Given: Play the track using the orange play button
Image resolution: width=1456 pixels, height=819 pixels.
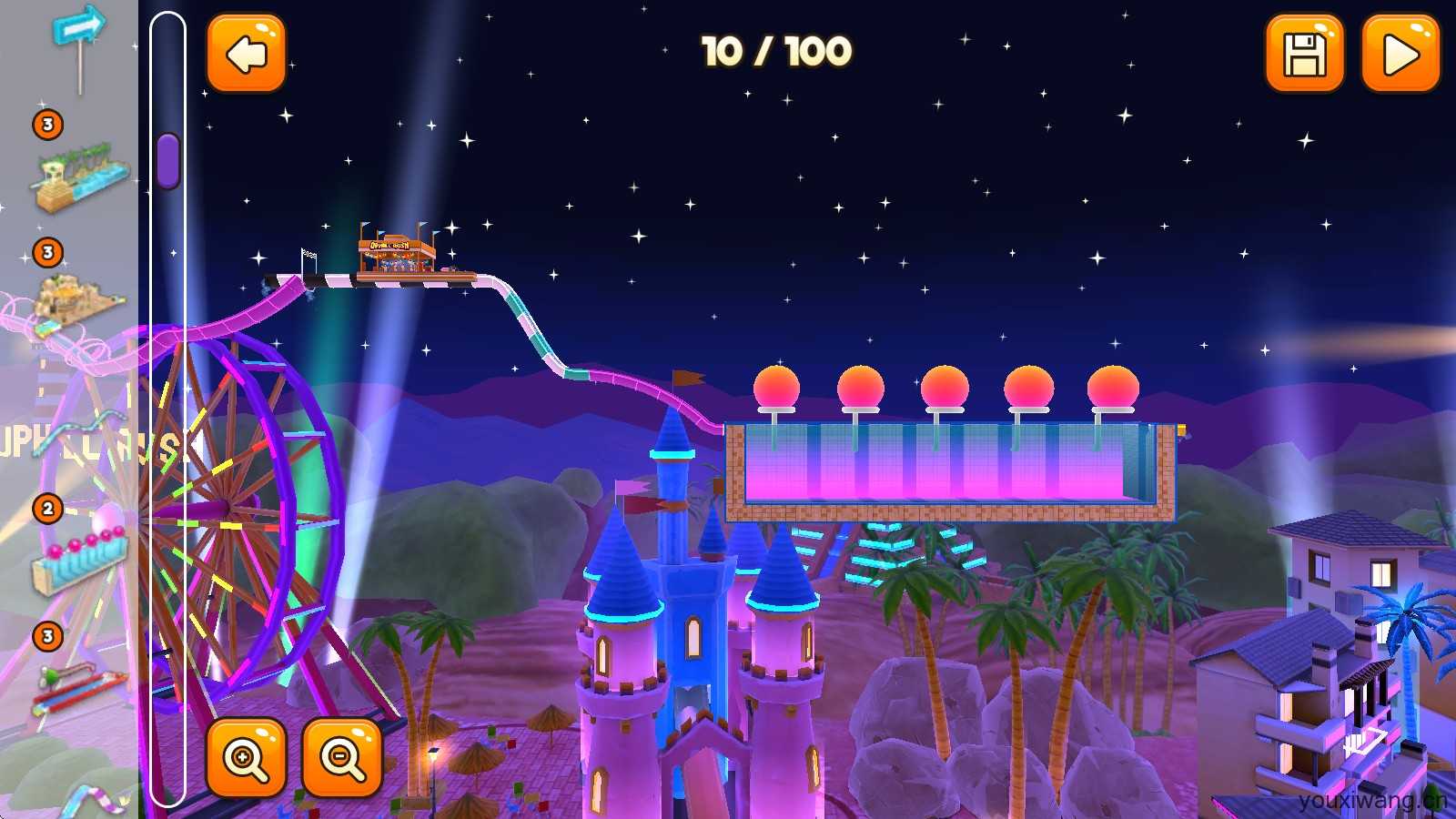Looking at the screenshot, I should tap(1400, 54).
